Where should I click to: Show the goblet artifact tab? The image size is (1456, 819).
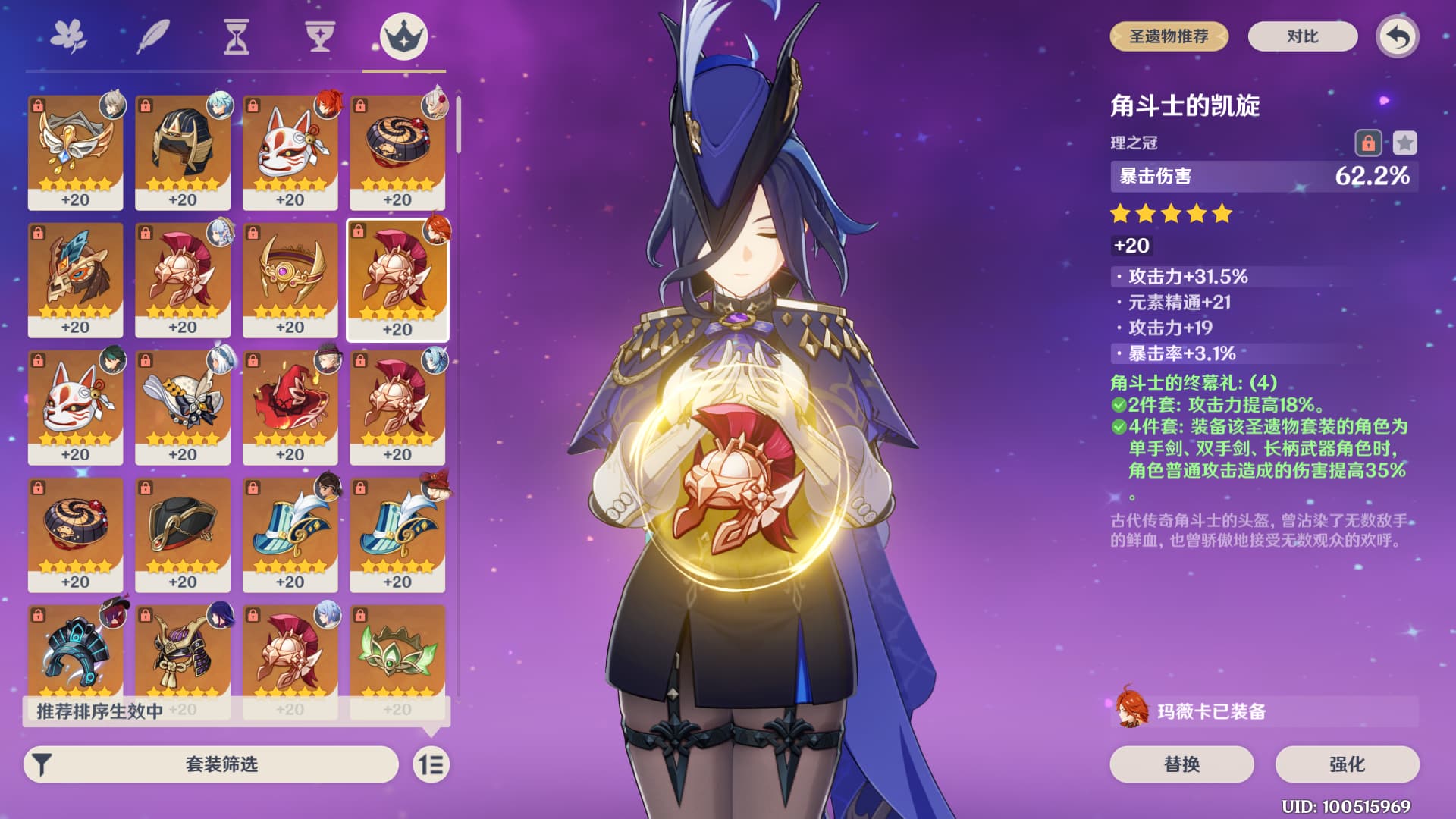(x=320, y=36)
